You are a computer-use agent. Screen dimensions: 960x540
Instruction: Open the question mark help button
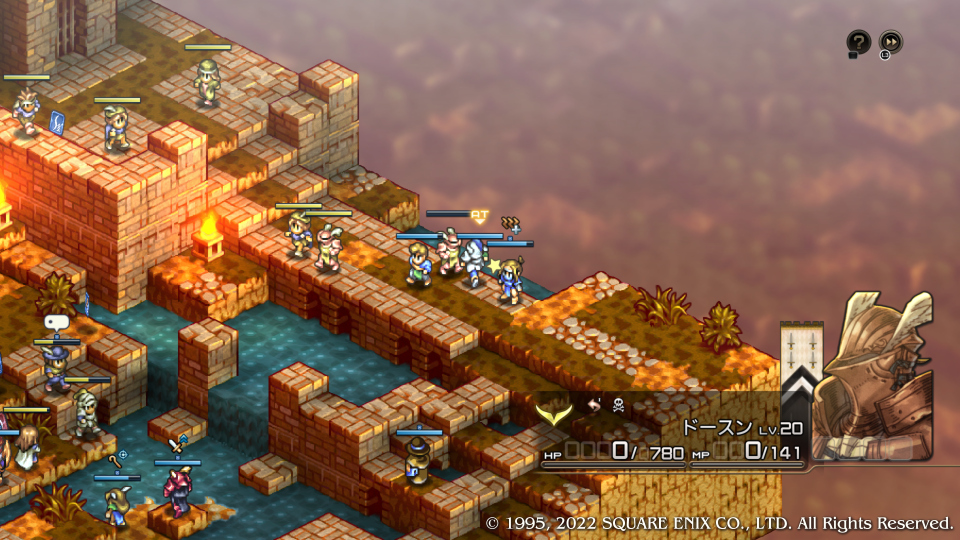point(858,42)
